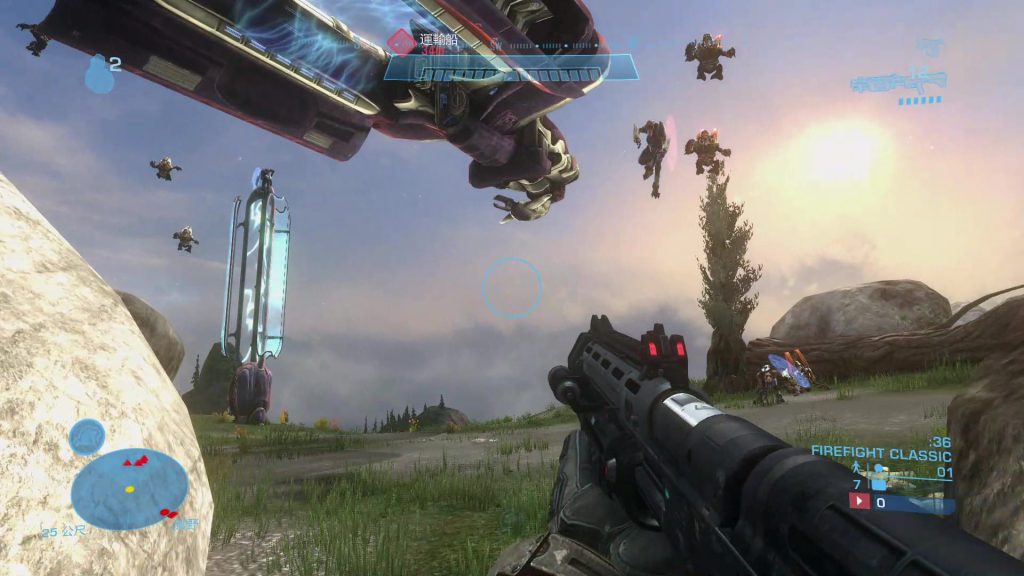The width and height of the screenshot is (1024, 576).
Task: Select the primary rifle weapon icon
Action: tap(898, 82)
